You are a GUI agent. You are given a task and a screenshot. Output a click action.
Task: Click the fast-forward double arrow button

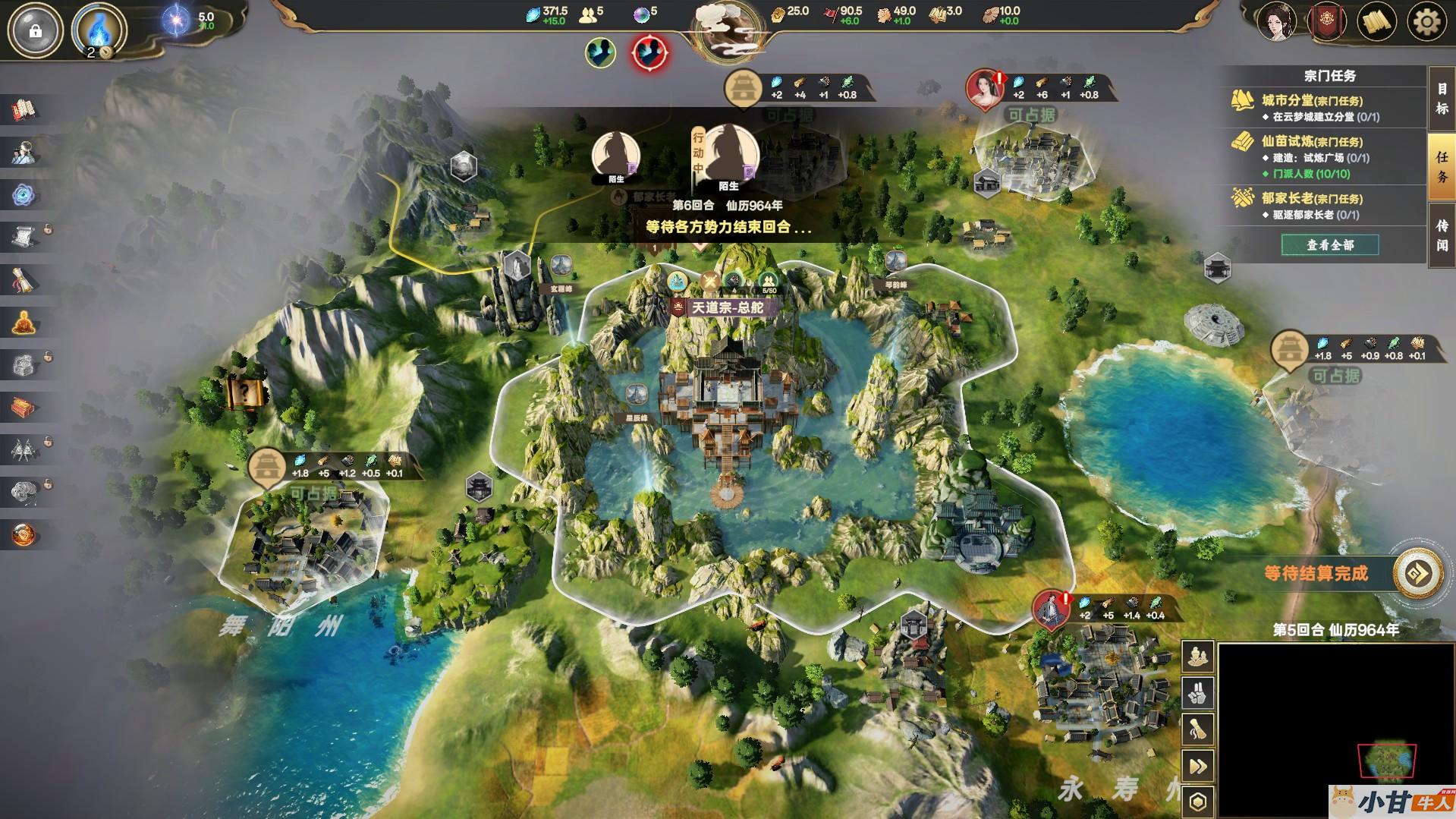(x=1198, y=767)
